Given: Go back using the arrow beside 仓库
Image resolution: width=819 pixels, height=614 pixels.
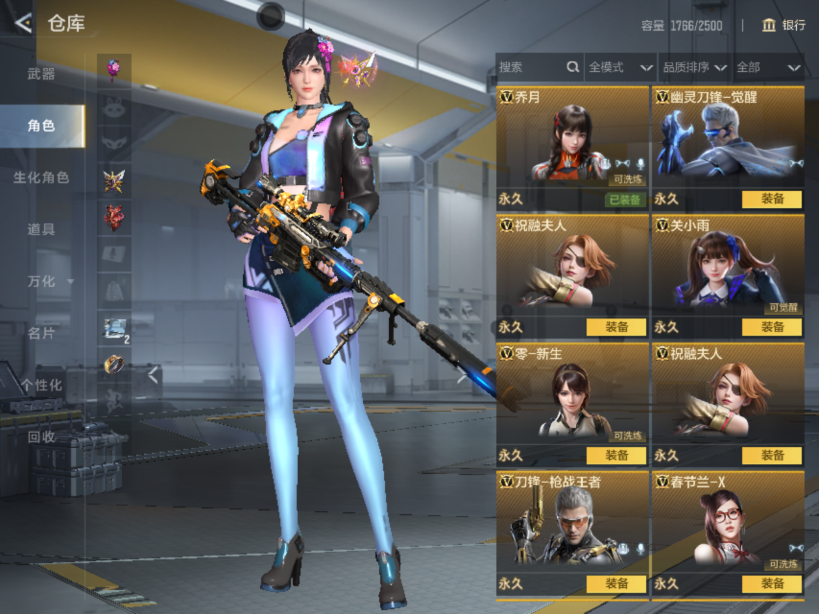Looking at the screenshot, I should coord(22,23).
